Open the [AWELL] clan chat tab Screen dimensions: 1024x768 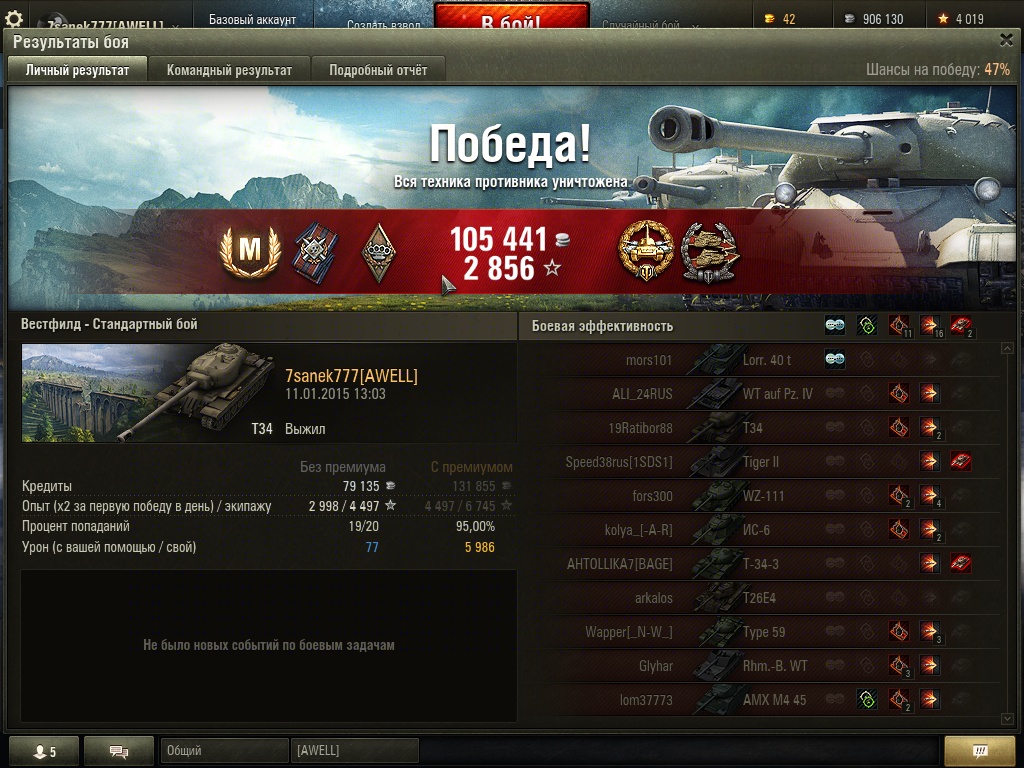coord(354,751)
